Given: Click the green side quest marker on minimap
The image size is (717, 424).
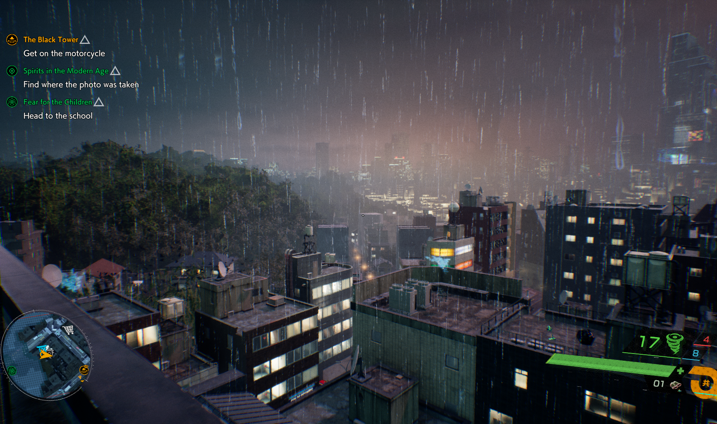Looking at the screenshot, I should (x=12, y=371).
